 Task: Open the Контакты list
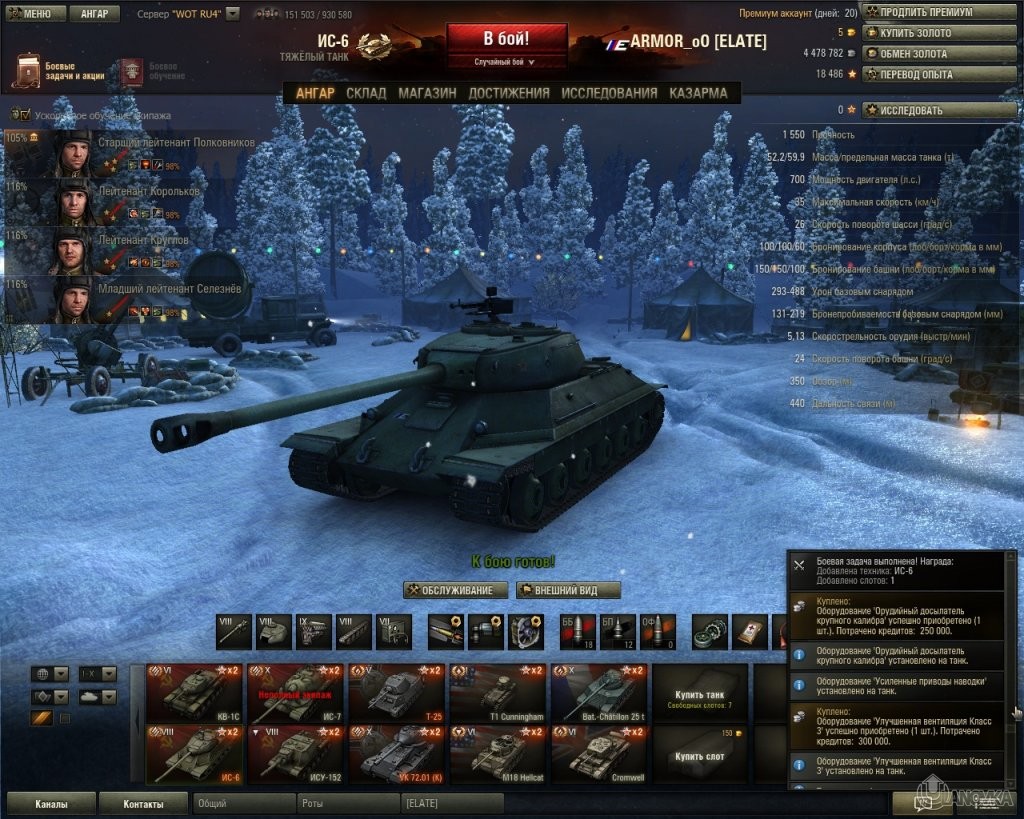coord(144,803)
